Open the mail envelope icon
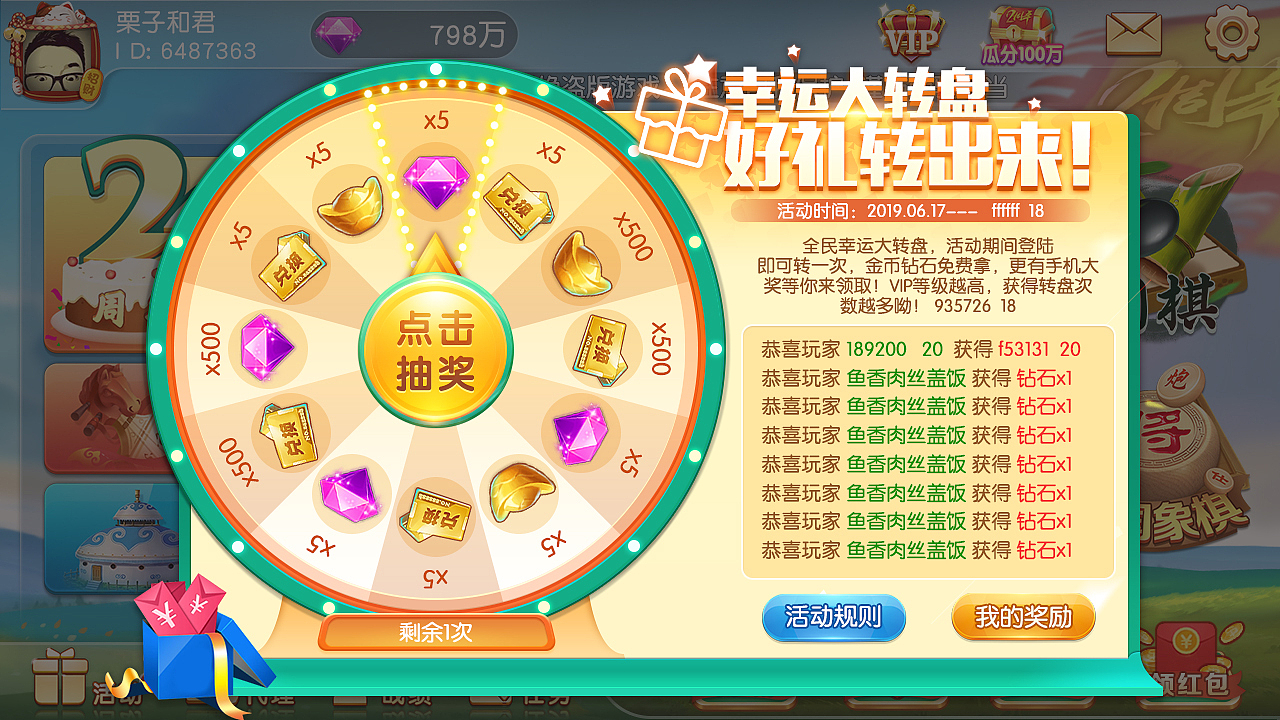The height and width of the screenshot is (720, 1280). pyautogui.click(x=1136, y=35)
